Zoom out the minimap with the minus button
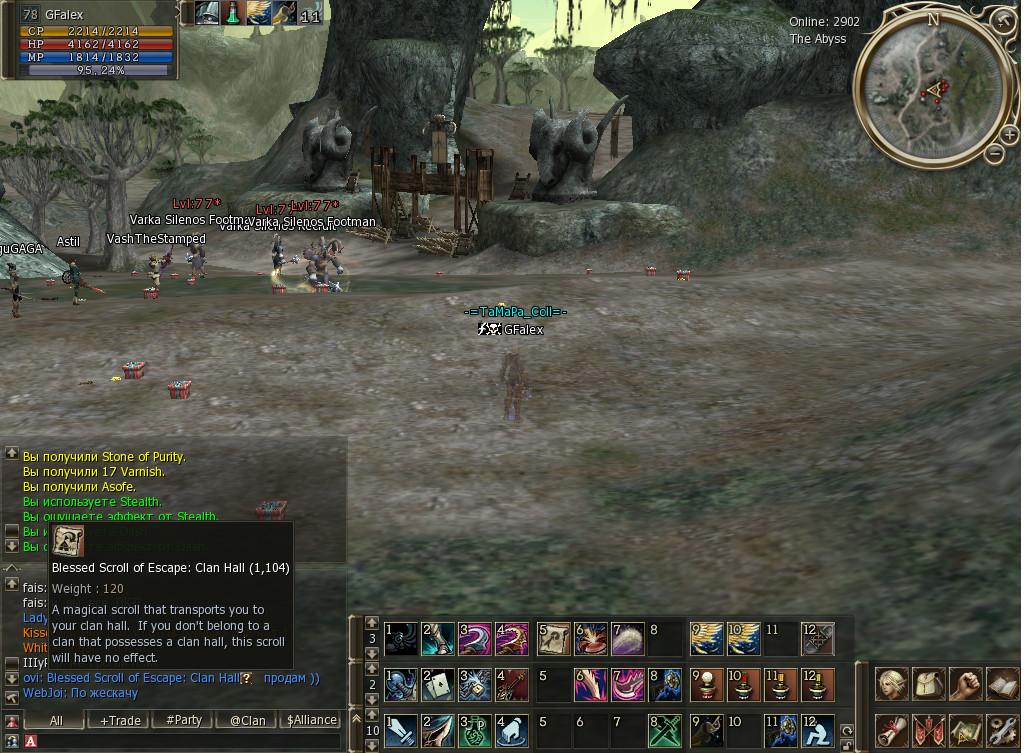1024x753 pixels. 994,153
